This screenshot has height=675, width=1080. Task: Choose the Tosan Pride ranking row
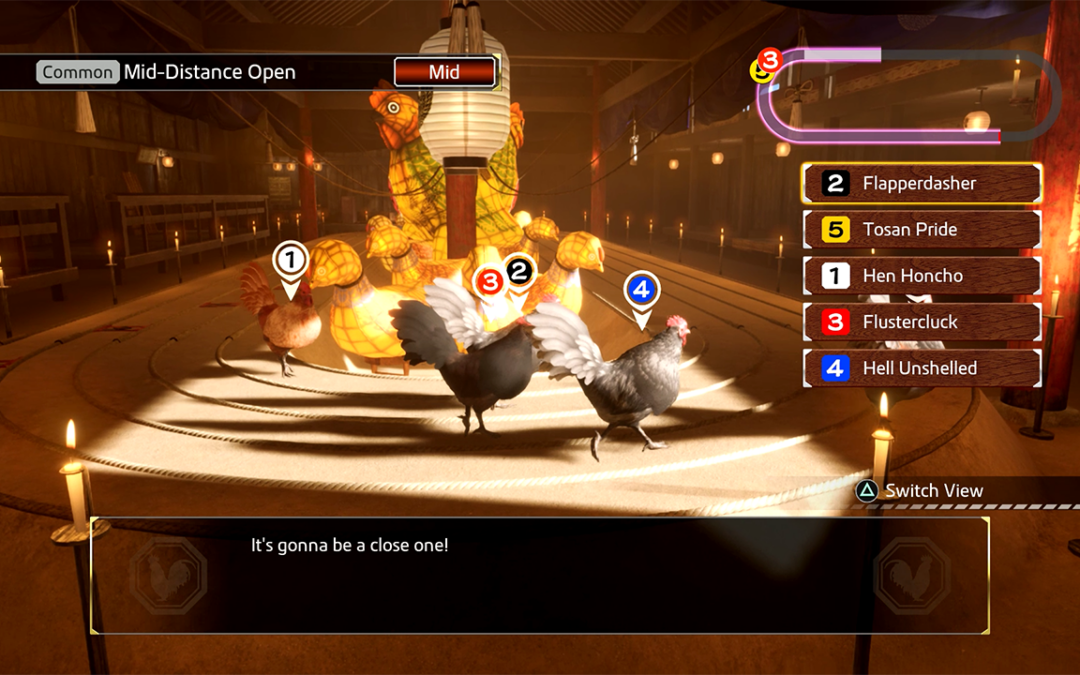pos(921,230)
